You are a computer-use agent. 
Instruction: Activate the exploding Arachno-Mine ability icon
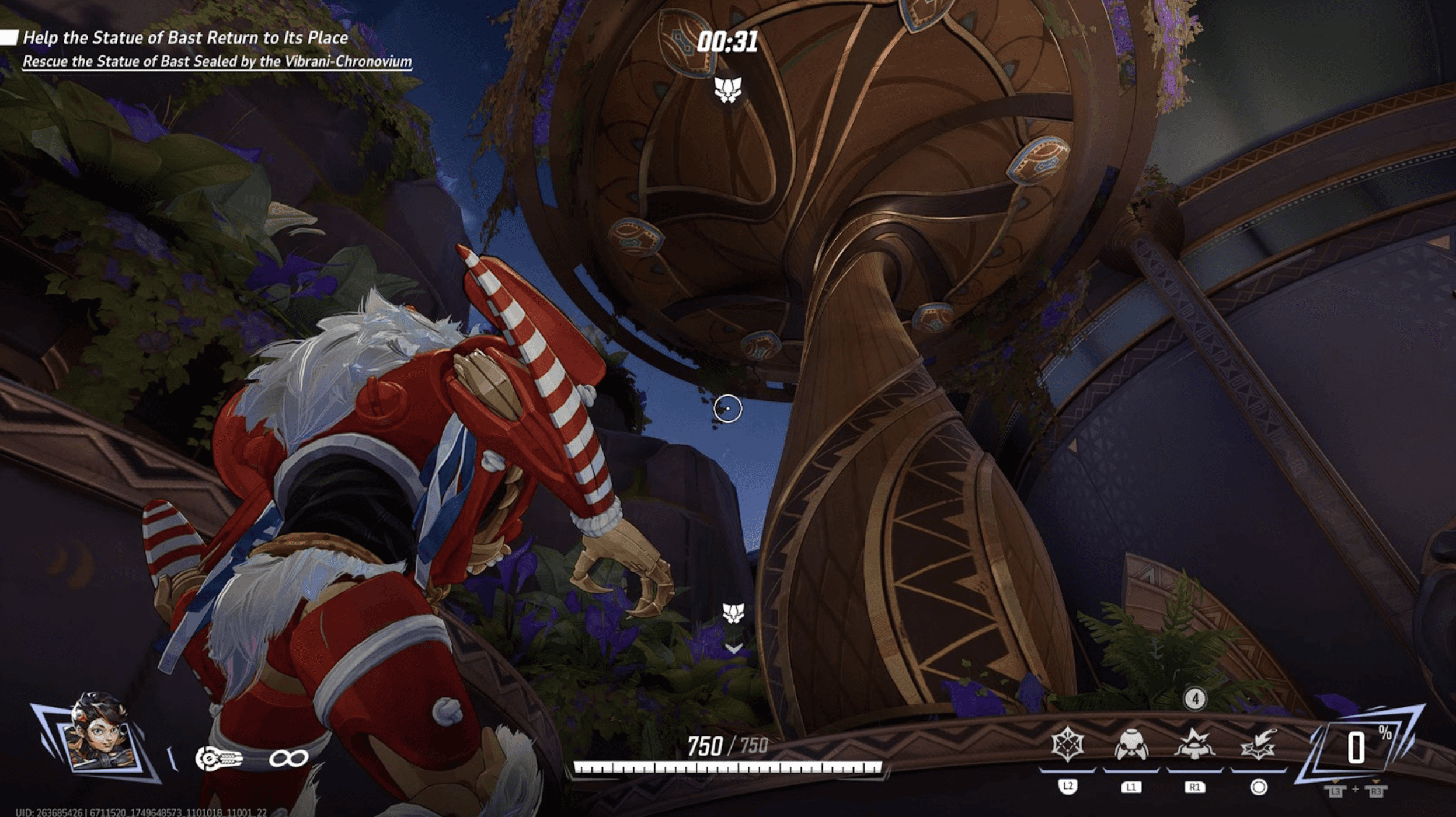coord(1194,745)
